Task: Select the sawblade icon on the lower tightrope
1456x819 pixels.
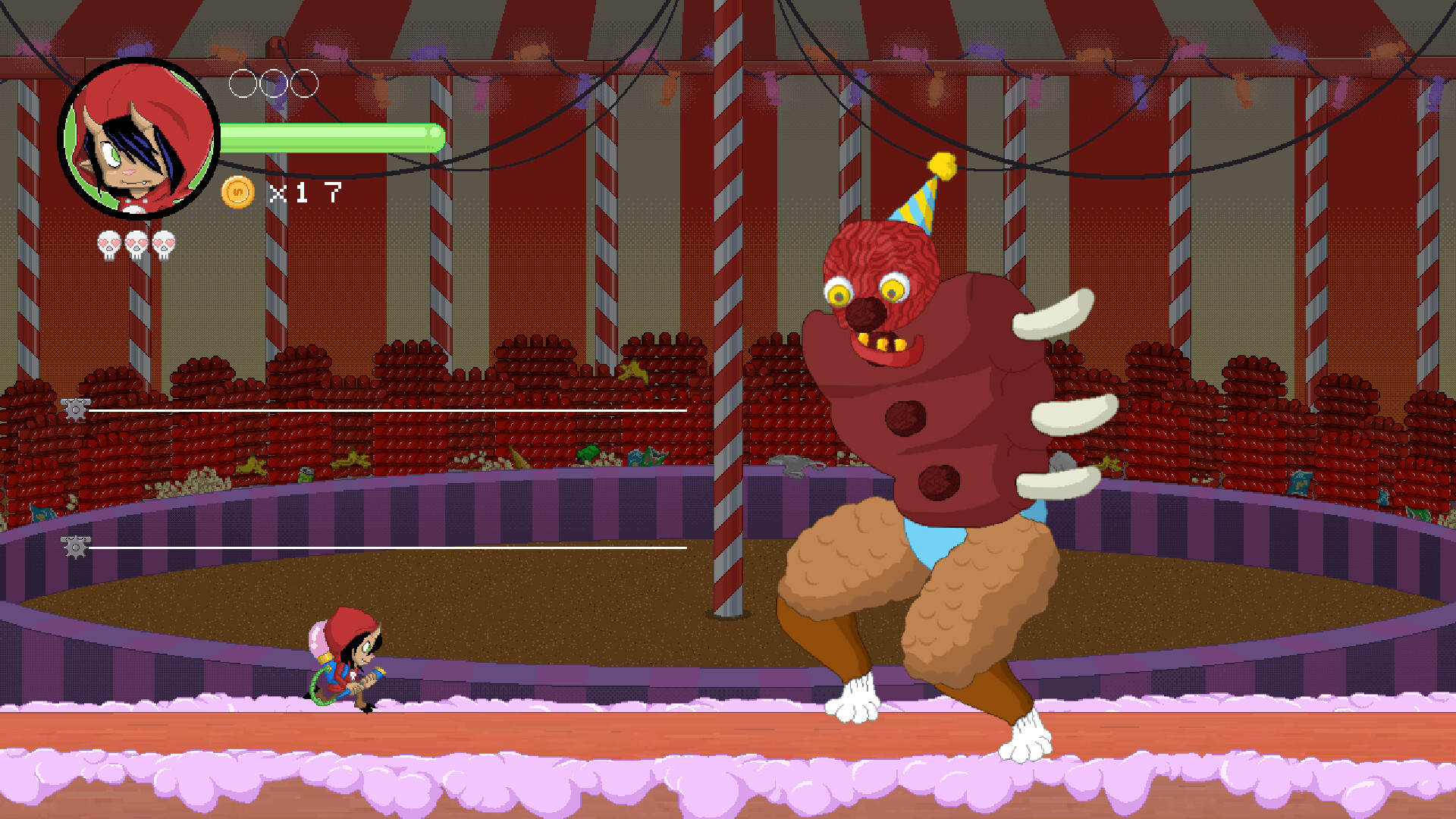Action: tap(74, 545)
